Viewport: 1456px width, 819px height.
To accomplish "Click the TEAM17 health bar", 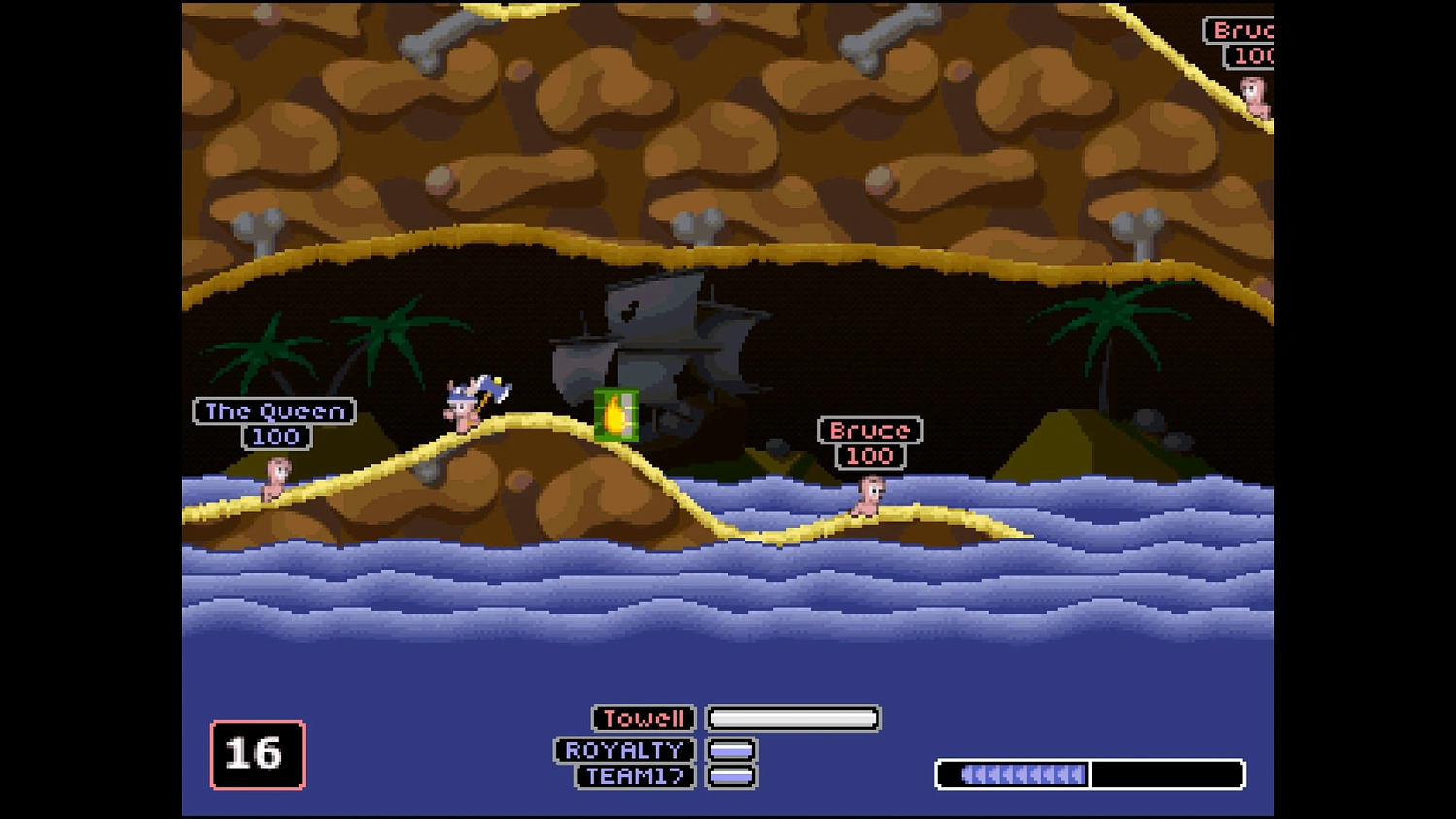I will [731, 776].
